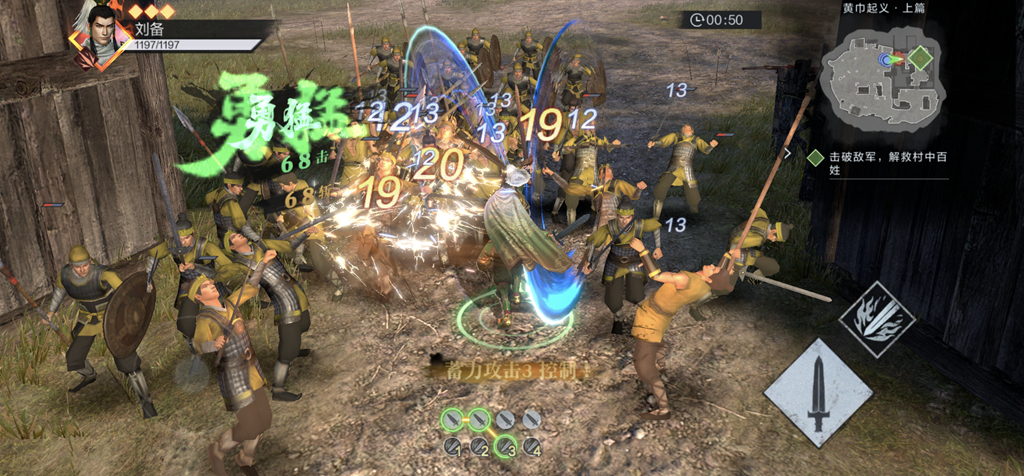Collapse the objective panel with the arrow
1024x476 pixels.
788,155
